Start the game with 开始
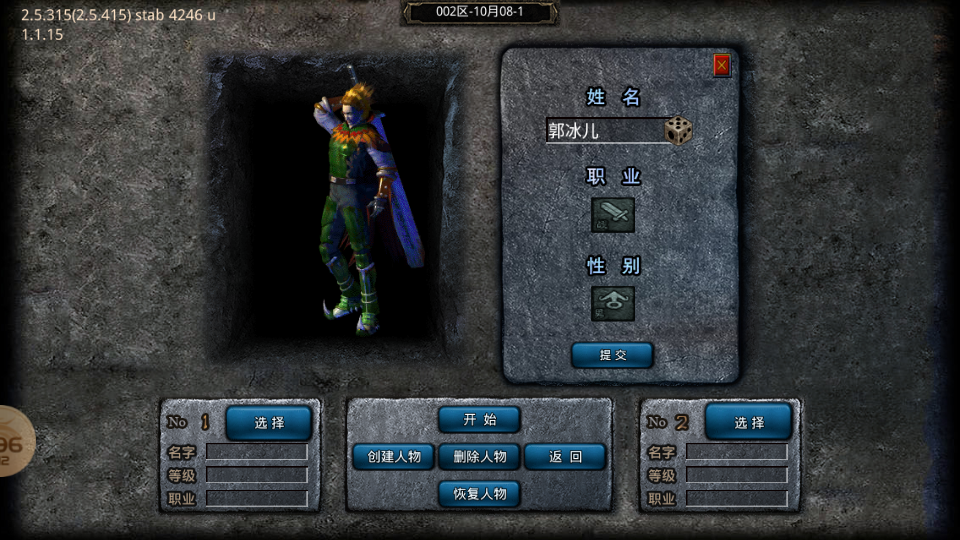The height and width of the screenshot is (540, 960). [x=479, y=420]
